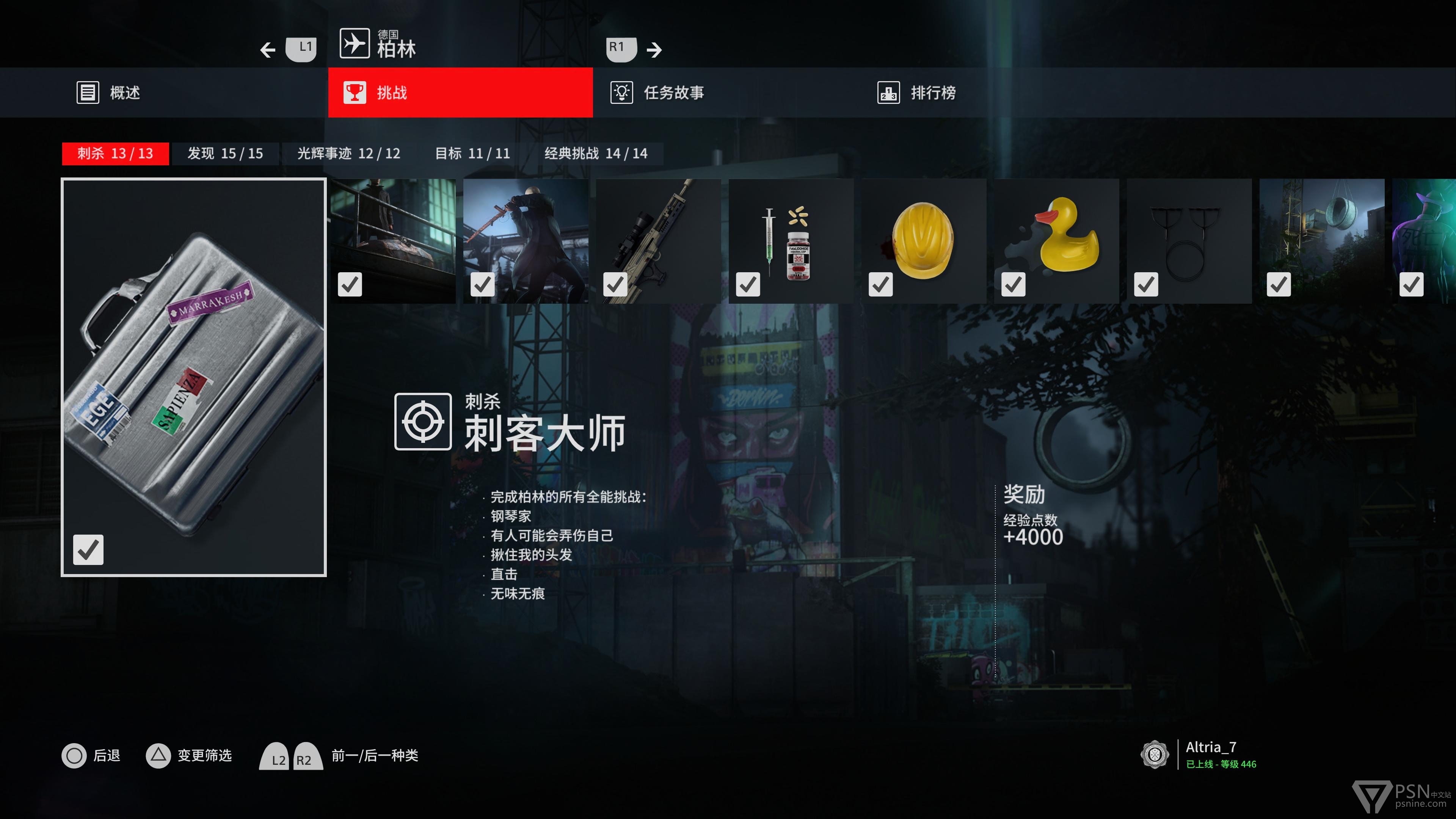Viewport: 1456px width, 819px height.
Task: Go to the next location with right arrow
Action: pyautogui.click(x=653, y=50)
